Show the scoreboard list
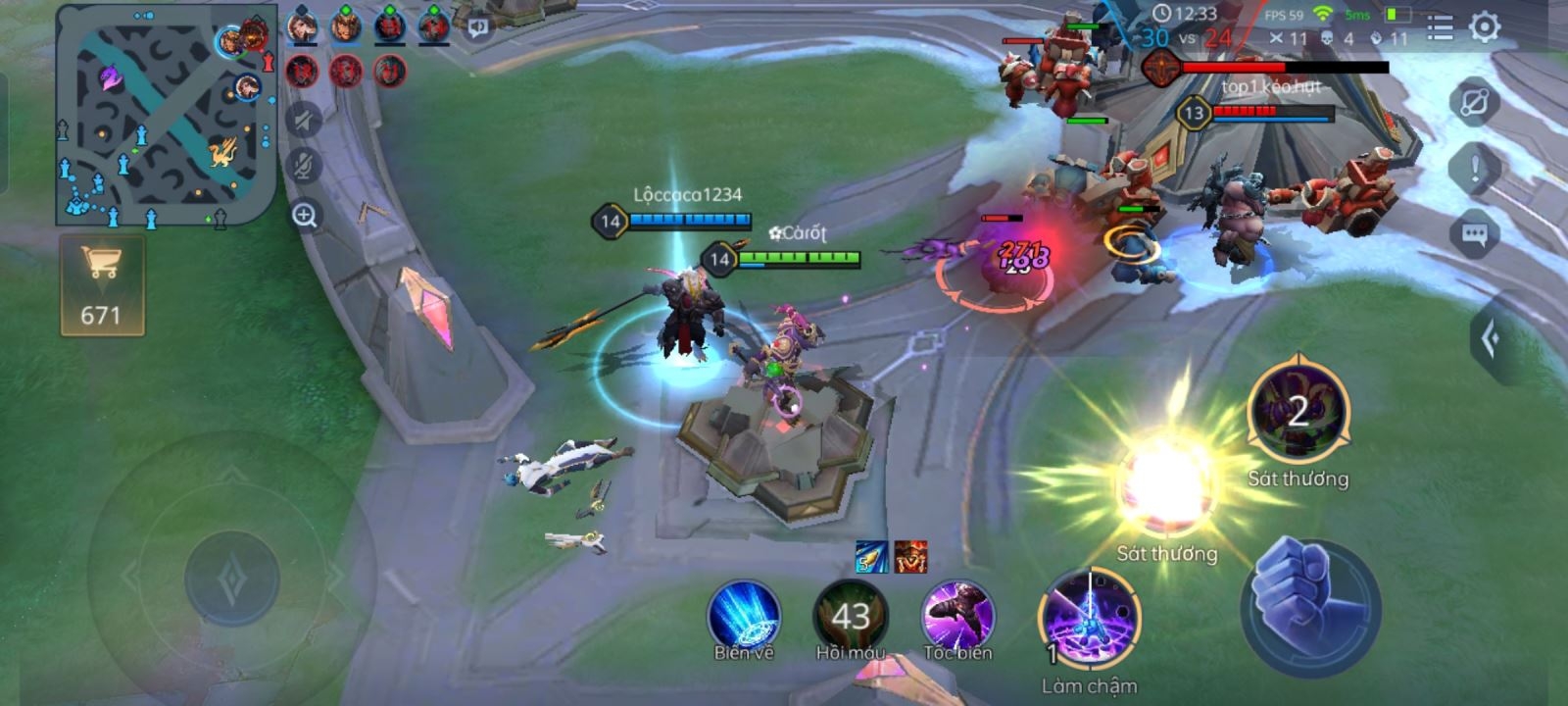The image size is (1568, 706). (x=1440, y=26)
